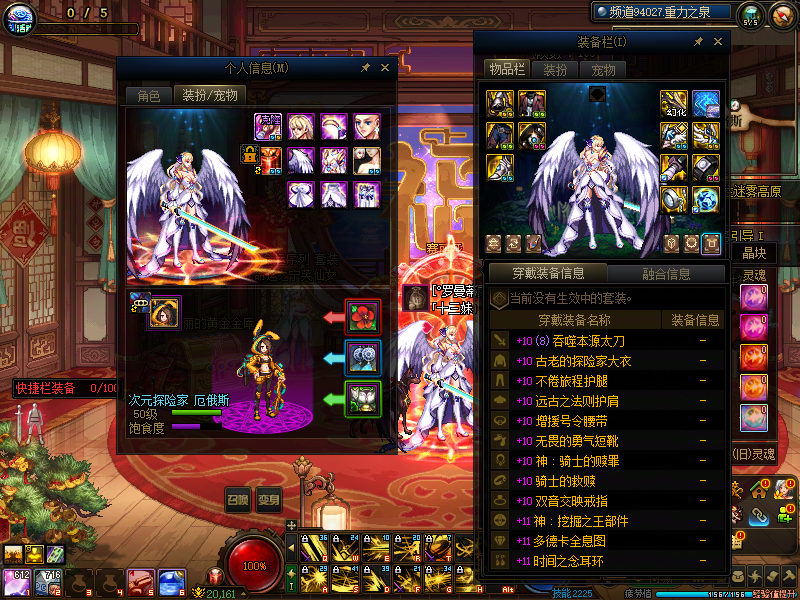This screenshot has height=600, width=800.
Task: Click the 召唤 pet summon button
Action: tap(237, 500)
